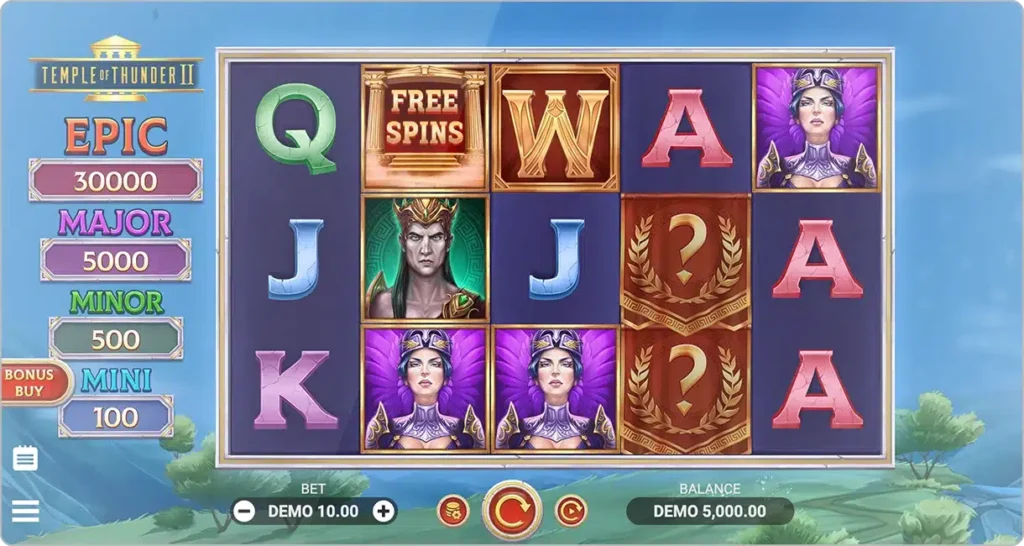Increase the bet with the plus button
Screen dimensions: 1024x546
(x=383, y=511)
